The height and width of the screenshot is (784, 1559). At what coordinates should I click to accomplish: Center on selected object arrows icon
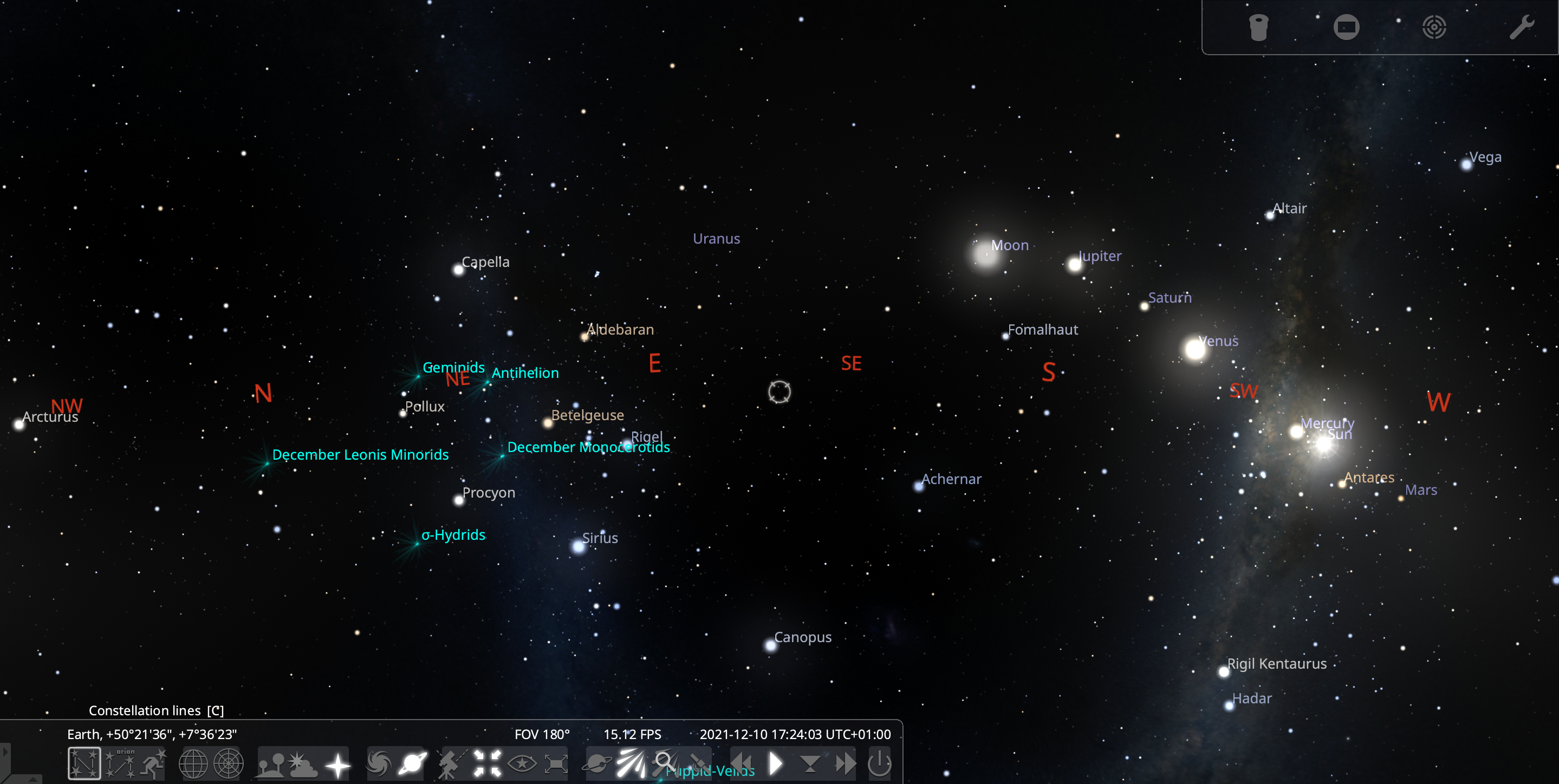click(487, 763)
